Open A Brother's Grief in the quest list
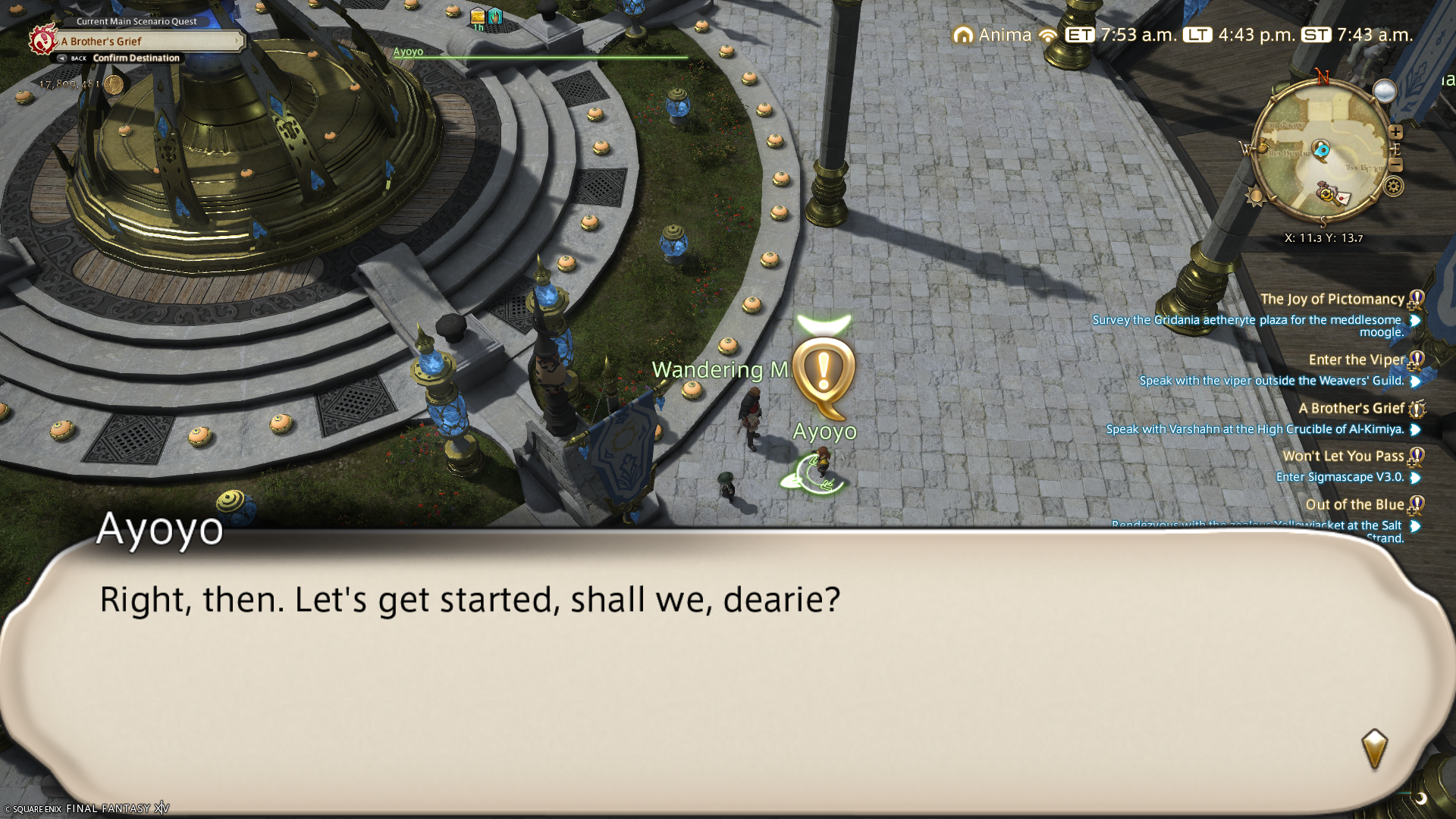1456x819 pixels. pyautogui.click(x=1351, y=409)
